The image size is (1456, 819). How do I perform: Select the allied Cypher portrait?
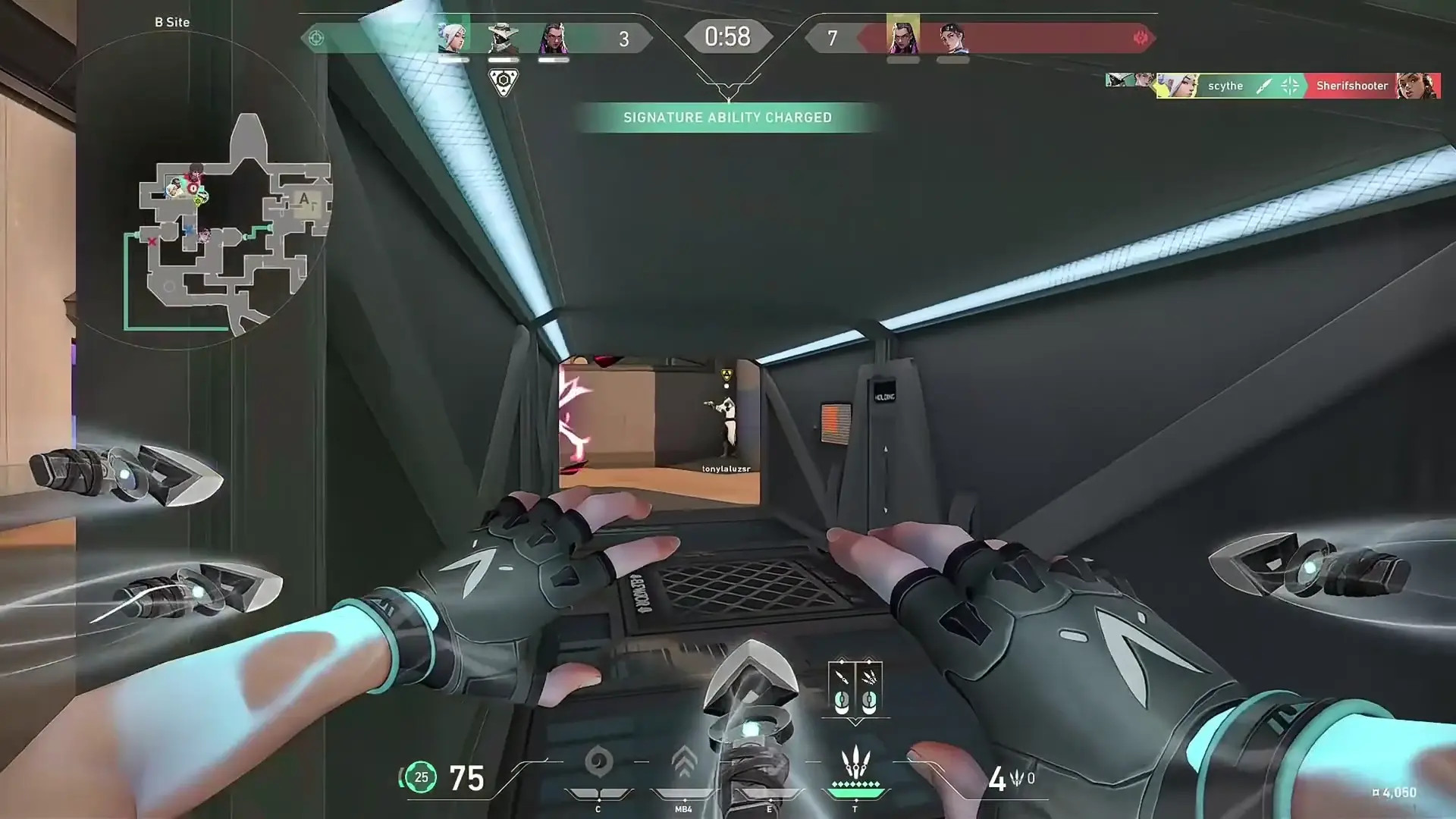(503, 37)
